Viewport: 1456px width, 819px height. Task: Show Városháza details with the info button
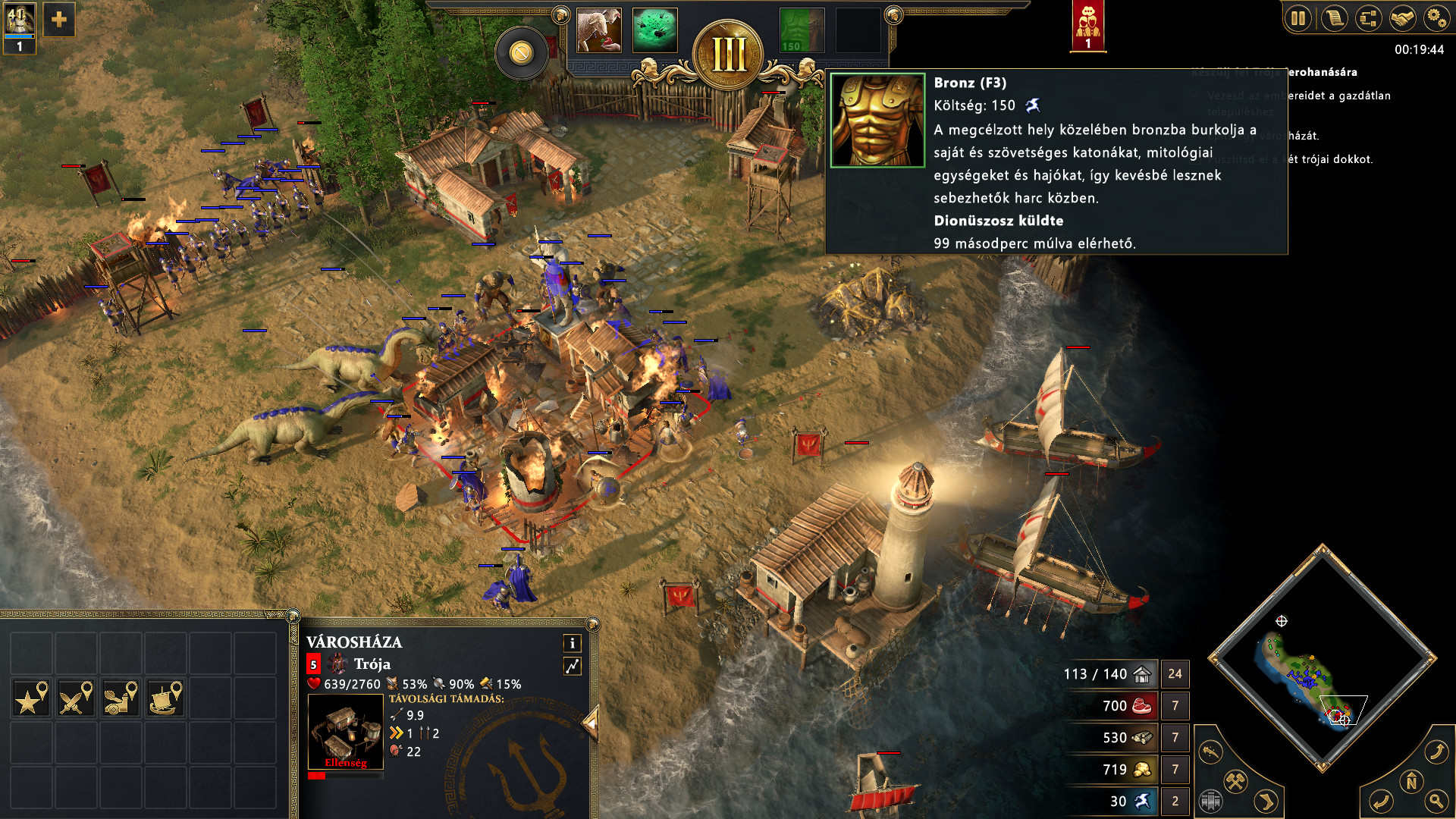click(573, 643)
